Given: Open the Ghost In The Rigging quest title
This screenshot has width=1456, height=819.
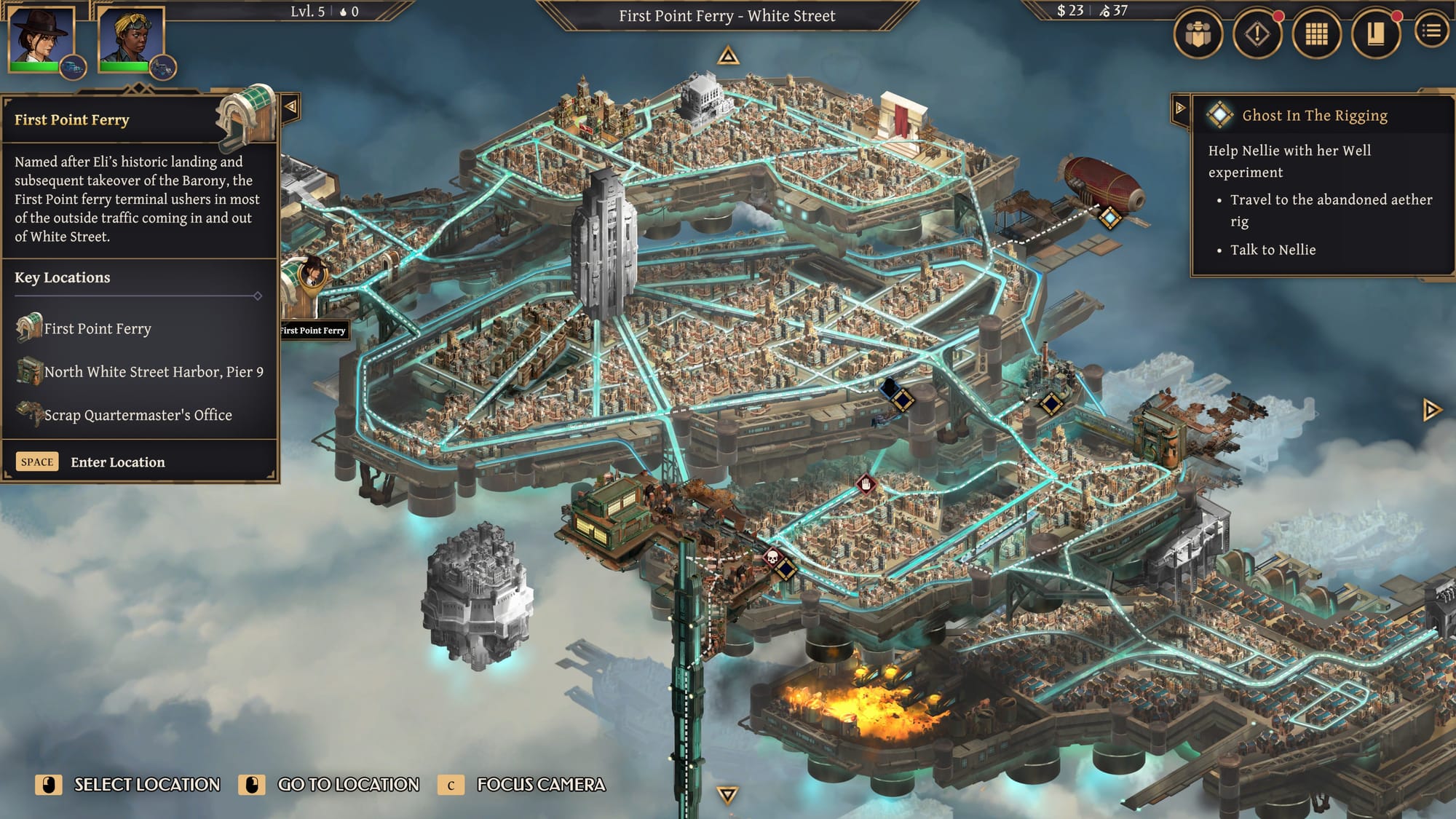Looking at the screenshot, I should click(x=1314, y=116).
